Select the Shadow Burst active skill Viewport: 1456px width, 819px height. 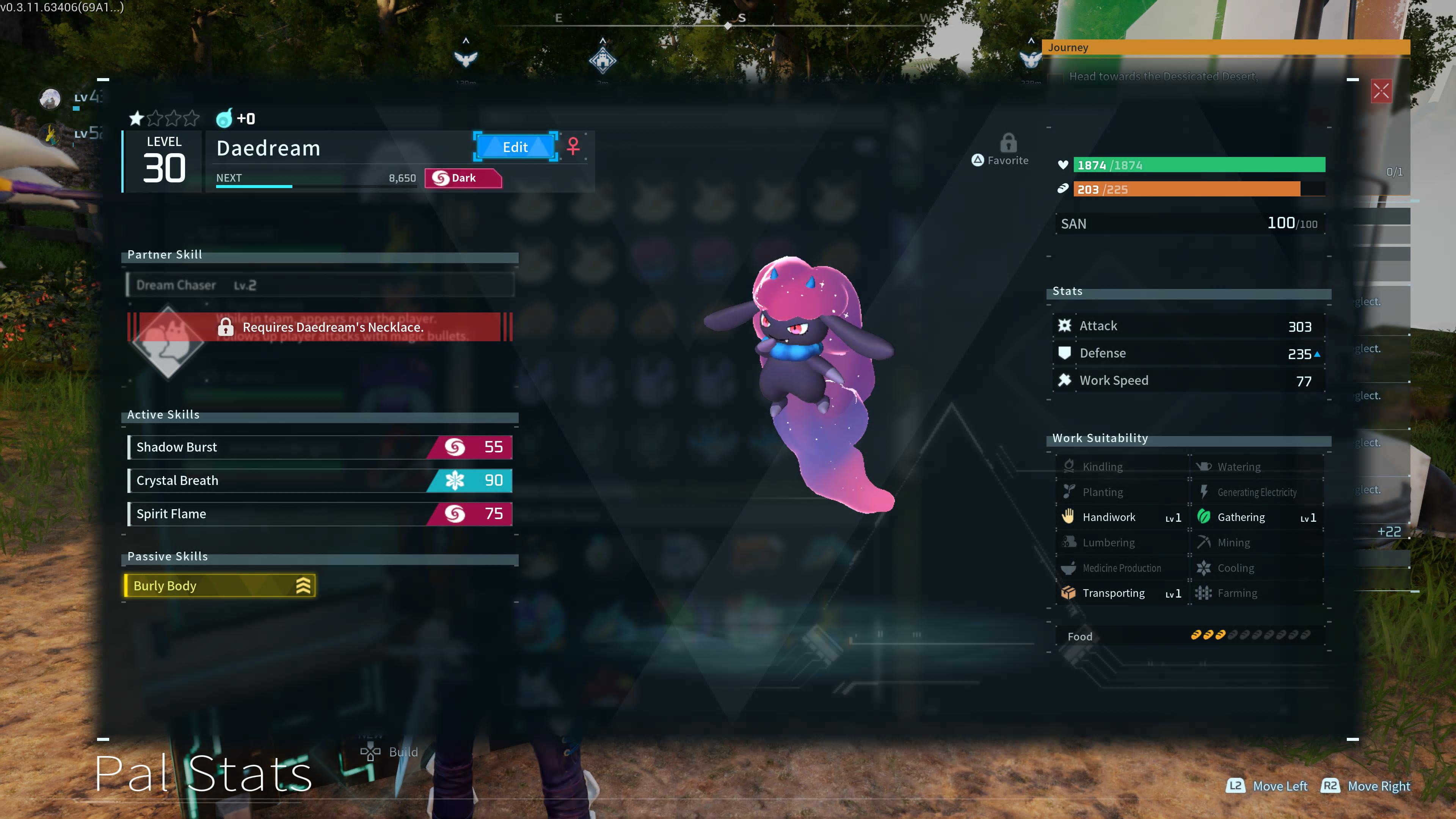(x=320, y=447)
